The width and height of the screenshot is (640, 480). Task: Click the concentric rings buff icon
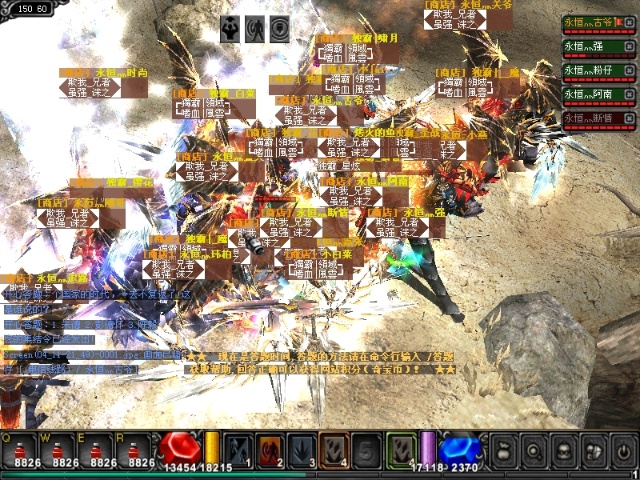coord(279,29)
